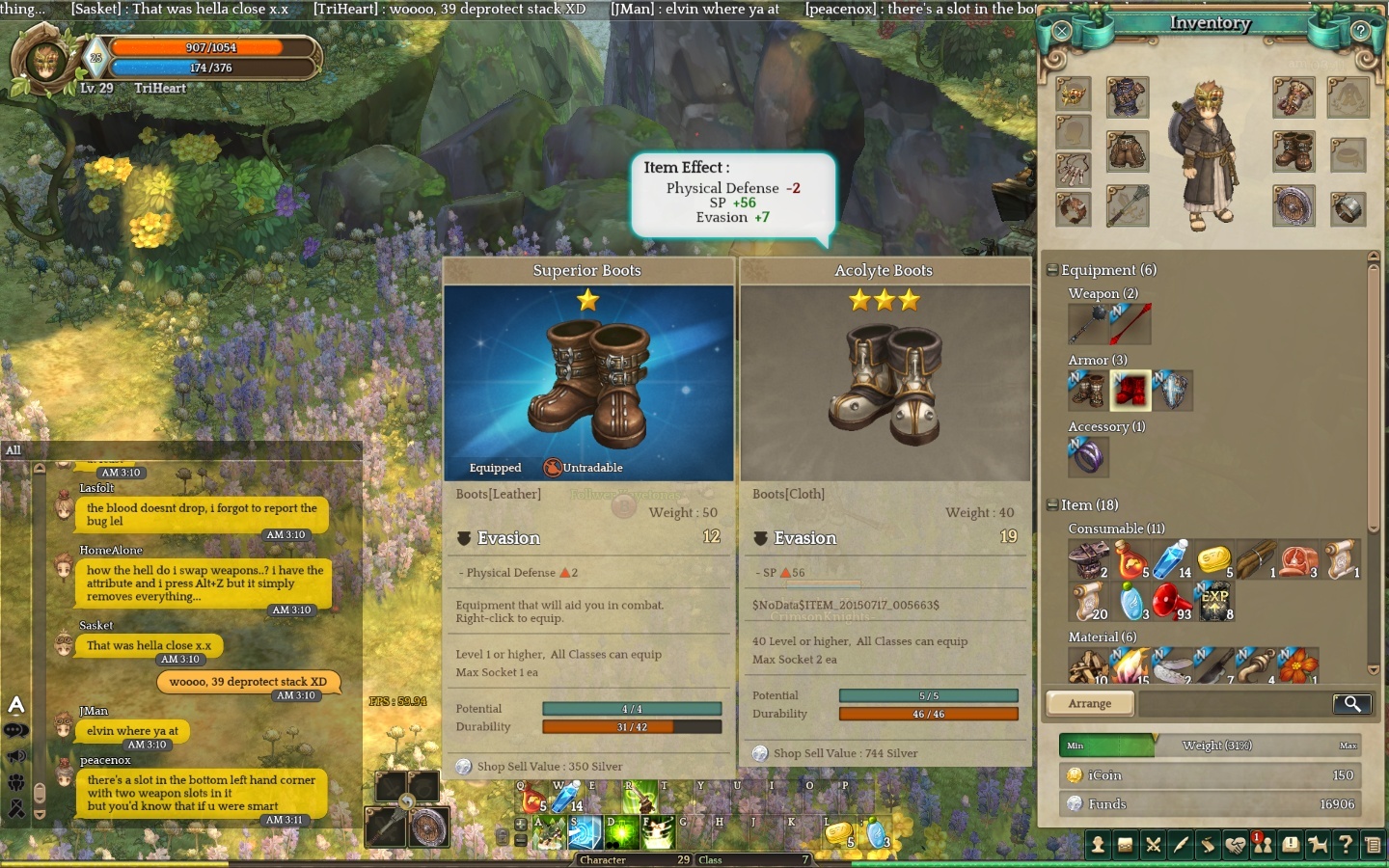The image size is (1389, 868).
Task: Click the equipped round shield slot
Action: pos(1293,206)
